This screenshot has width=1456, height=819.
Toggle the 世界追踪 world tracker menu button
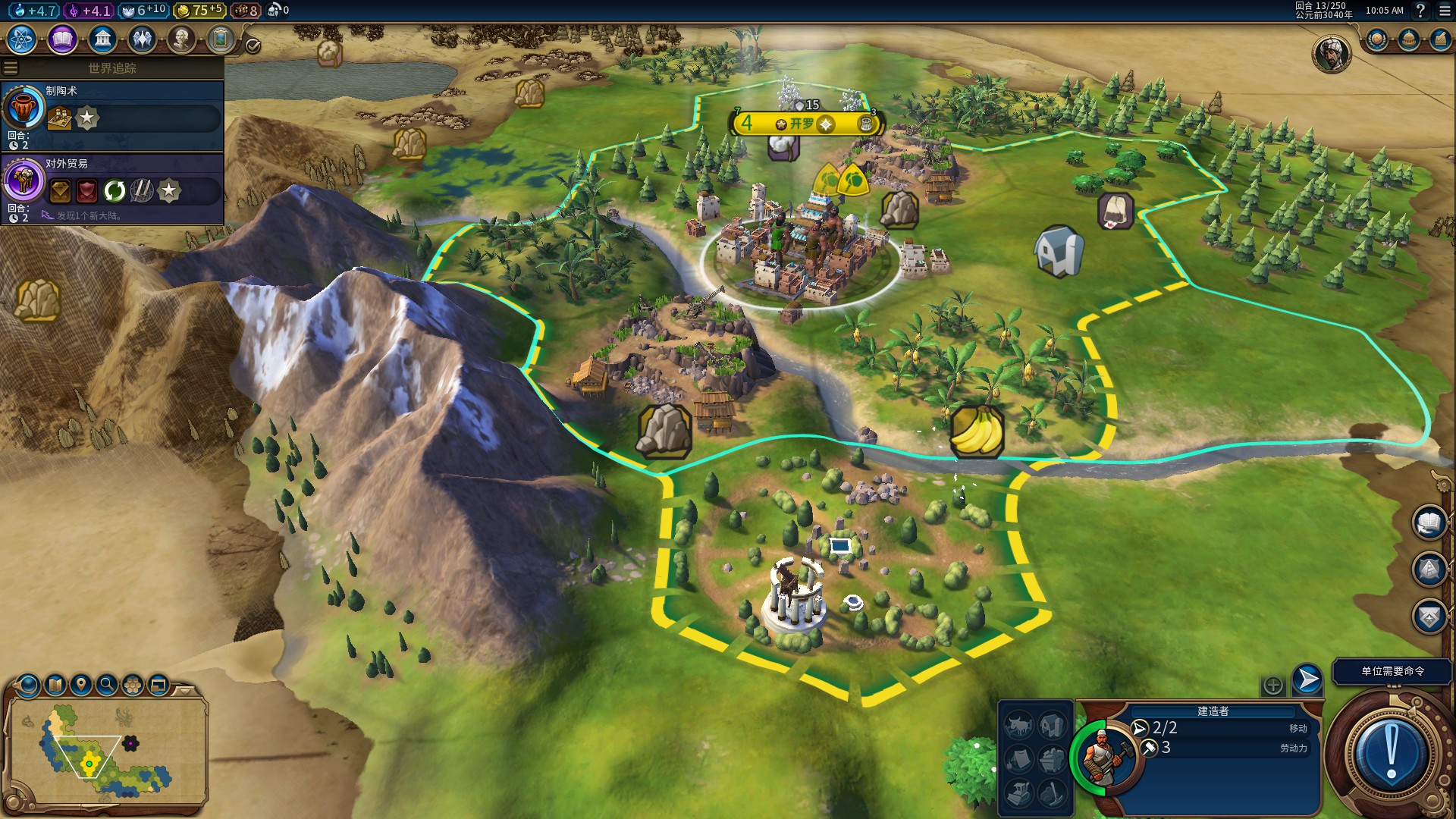pyautogui.click(x=11, y=68)
